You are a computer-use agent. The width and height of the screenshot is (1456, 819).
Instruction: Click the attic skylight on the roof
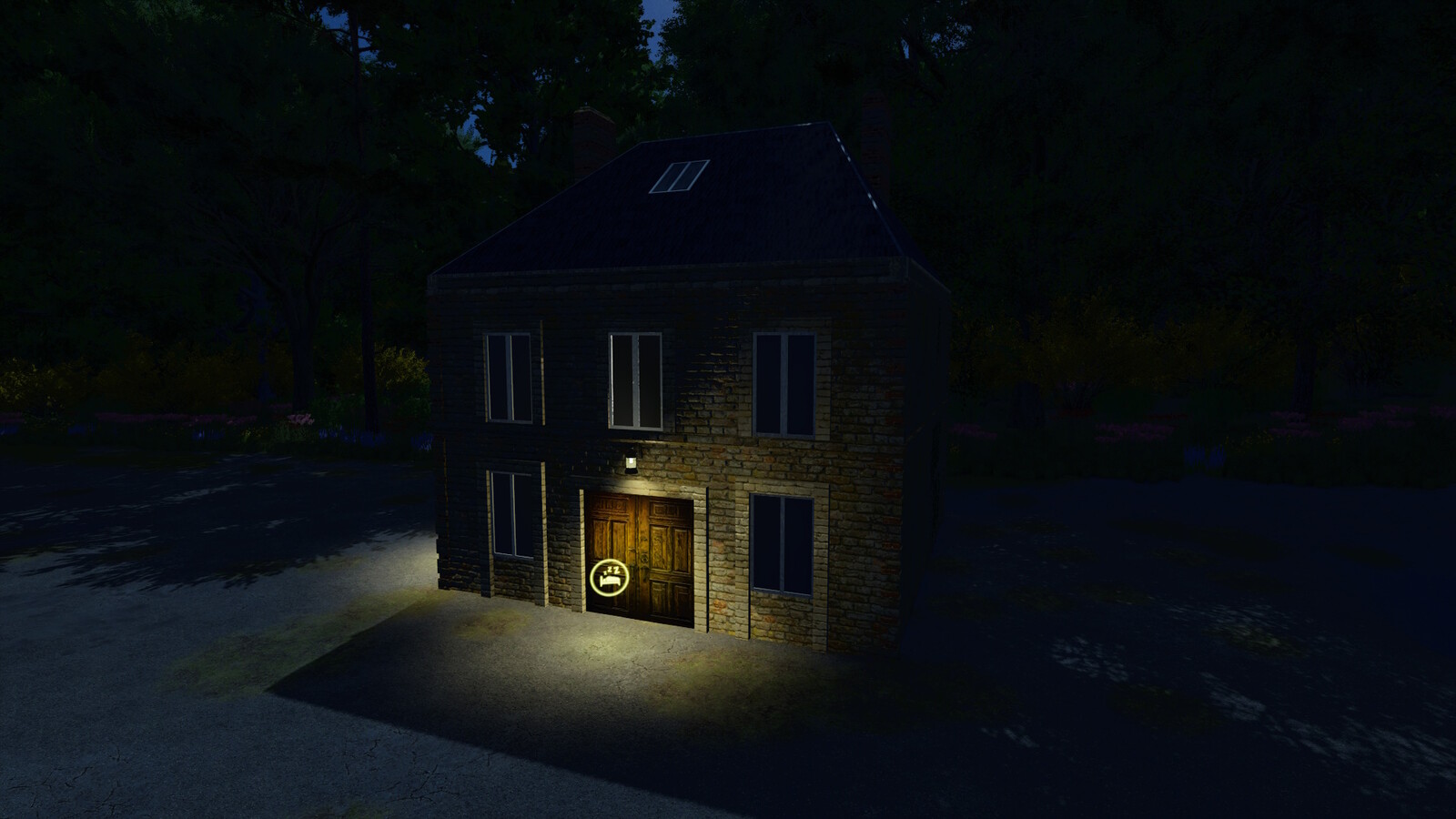pyautogui.click(x=678, y=175)
